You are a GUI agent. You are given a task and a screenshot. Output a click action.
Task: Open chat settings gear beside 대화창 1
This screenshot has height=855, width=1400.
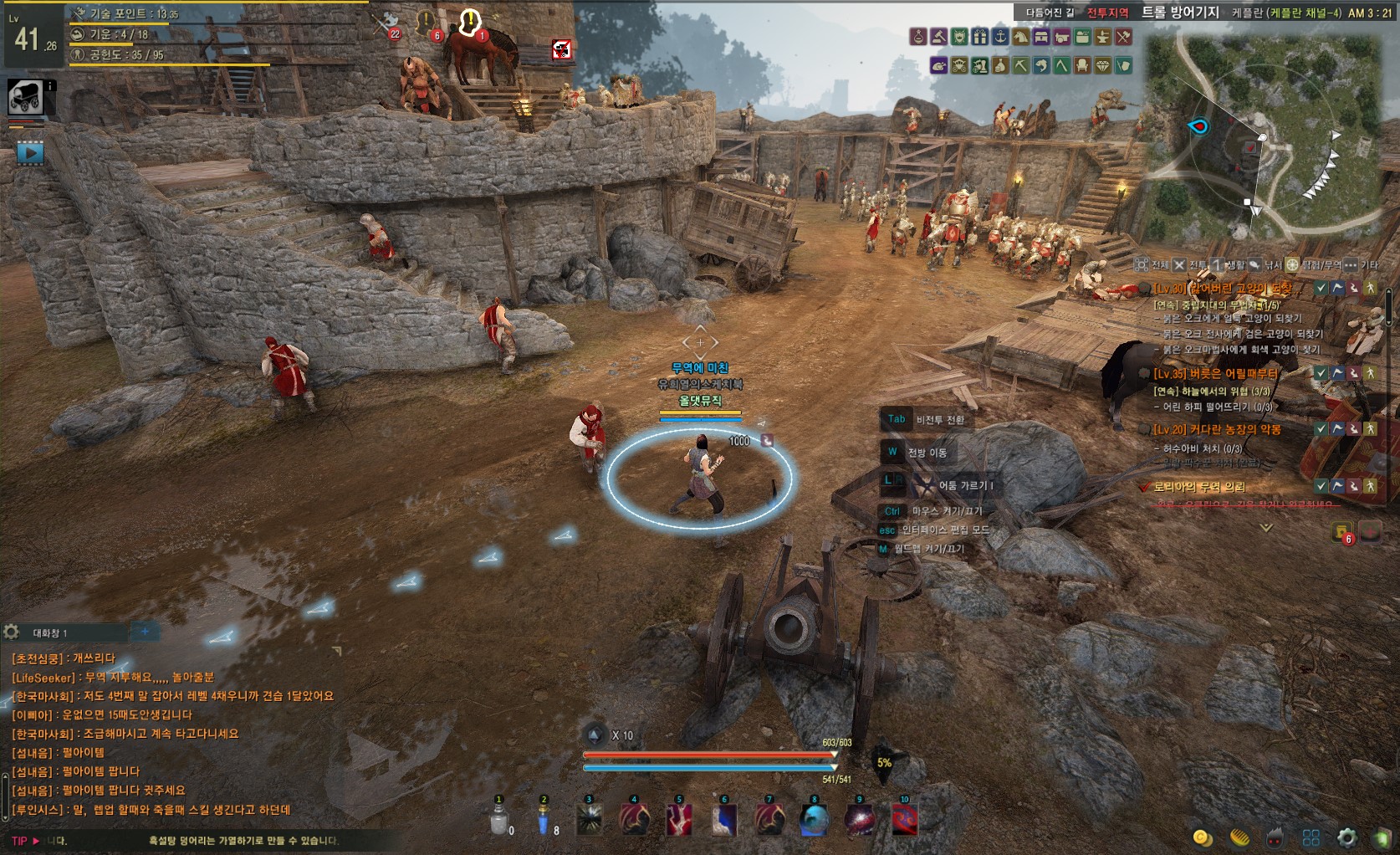pos(12,632)
